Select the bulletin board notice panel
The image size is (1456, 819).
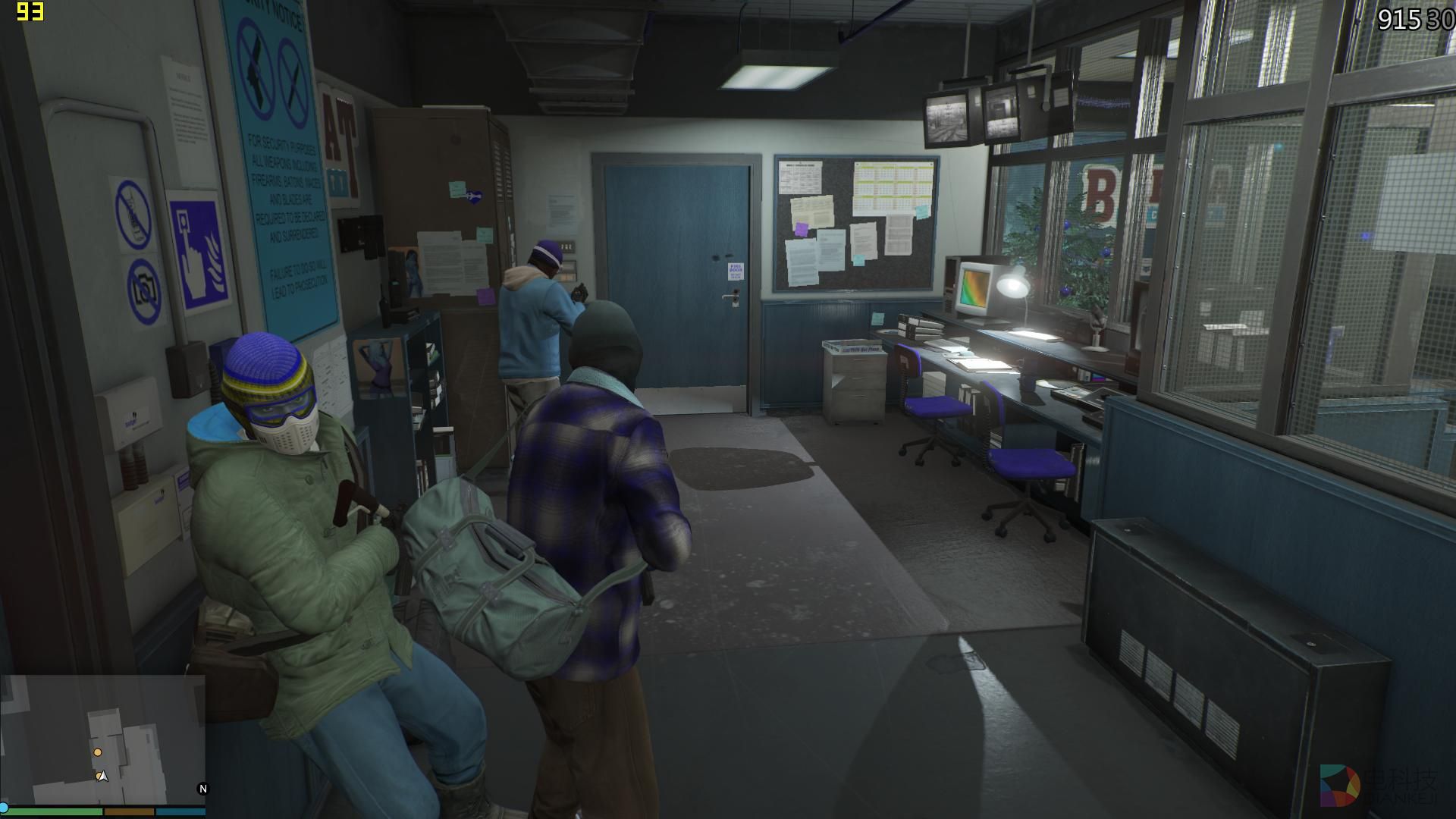(853, 224)
